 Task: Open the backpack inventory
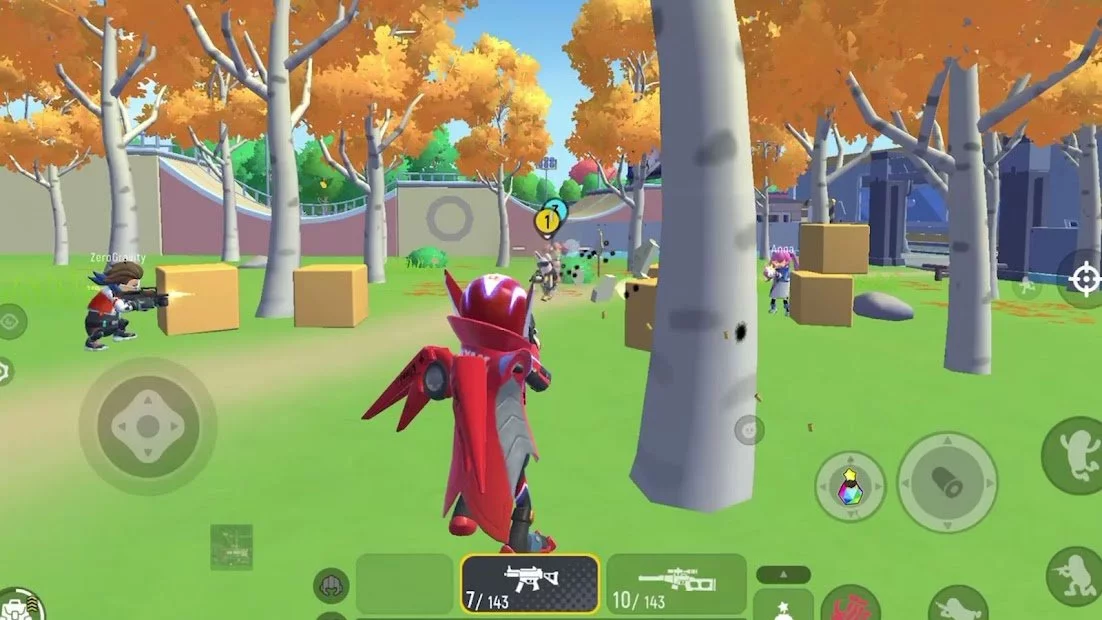tap(20, 604)
